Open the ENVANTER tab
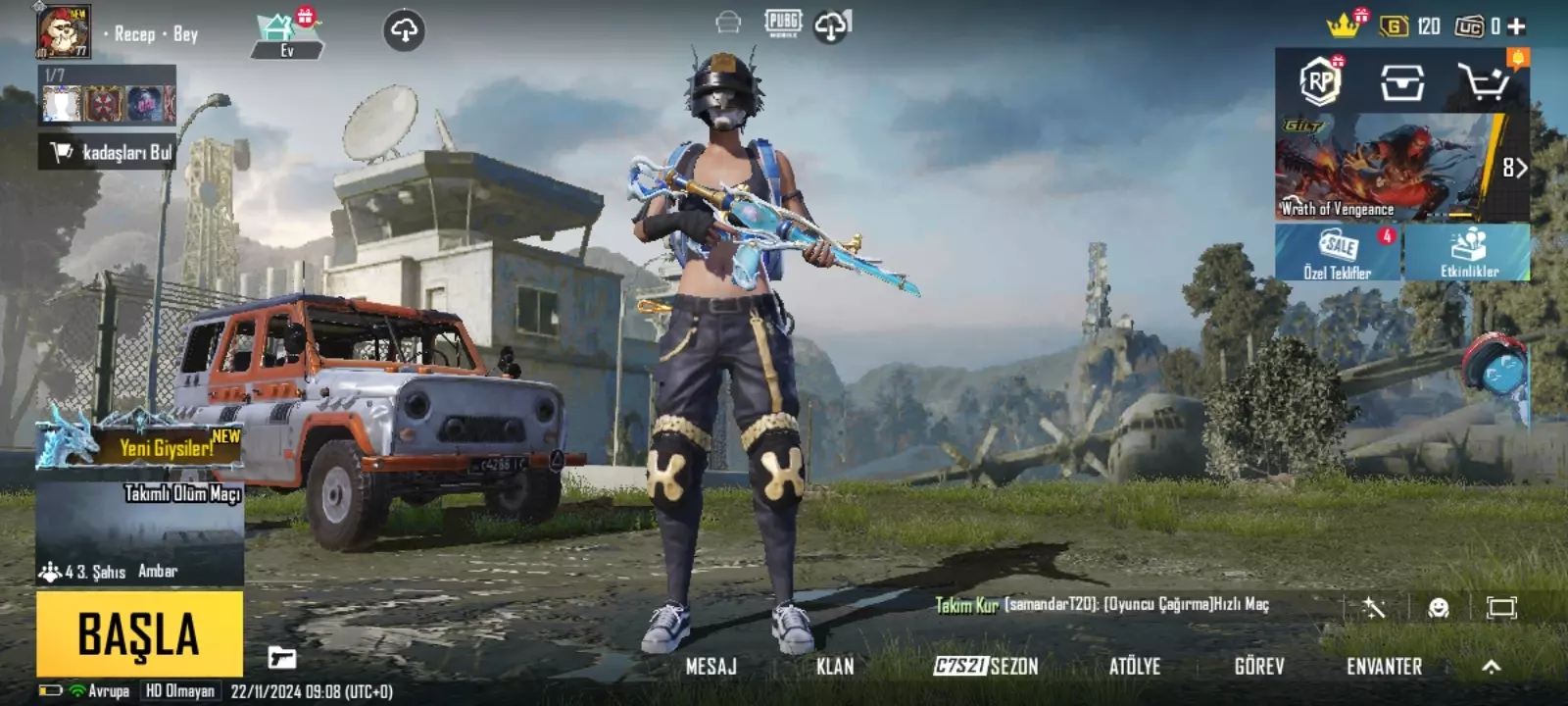Screen dimensions: 1568x706 [x=1382, y=666]
